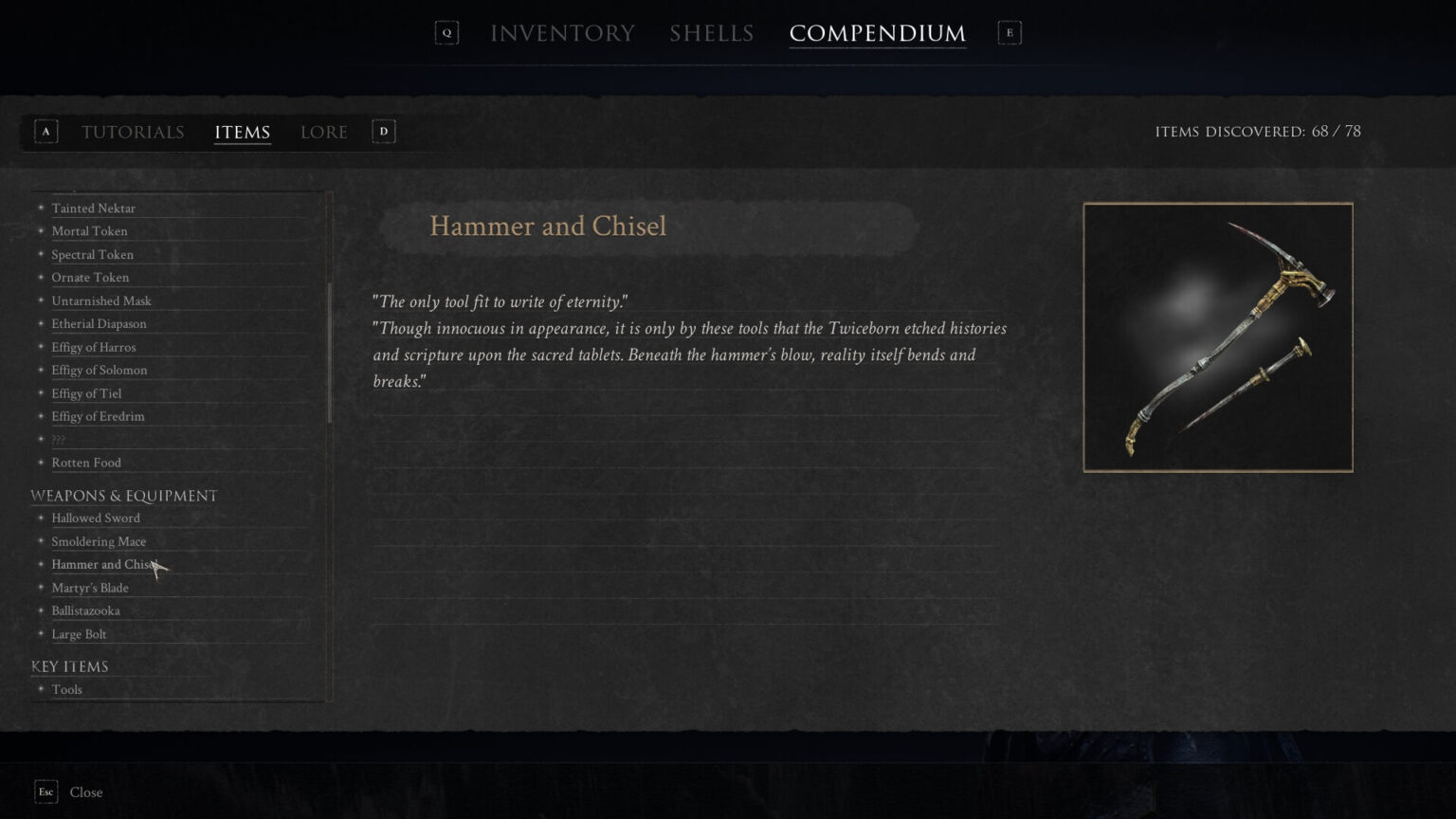Open the Rotten Food entry
The height and width of the screenshot is (819, 1456).
[85, 463]
